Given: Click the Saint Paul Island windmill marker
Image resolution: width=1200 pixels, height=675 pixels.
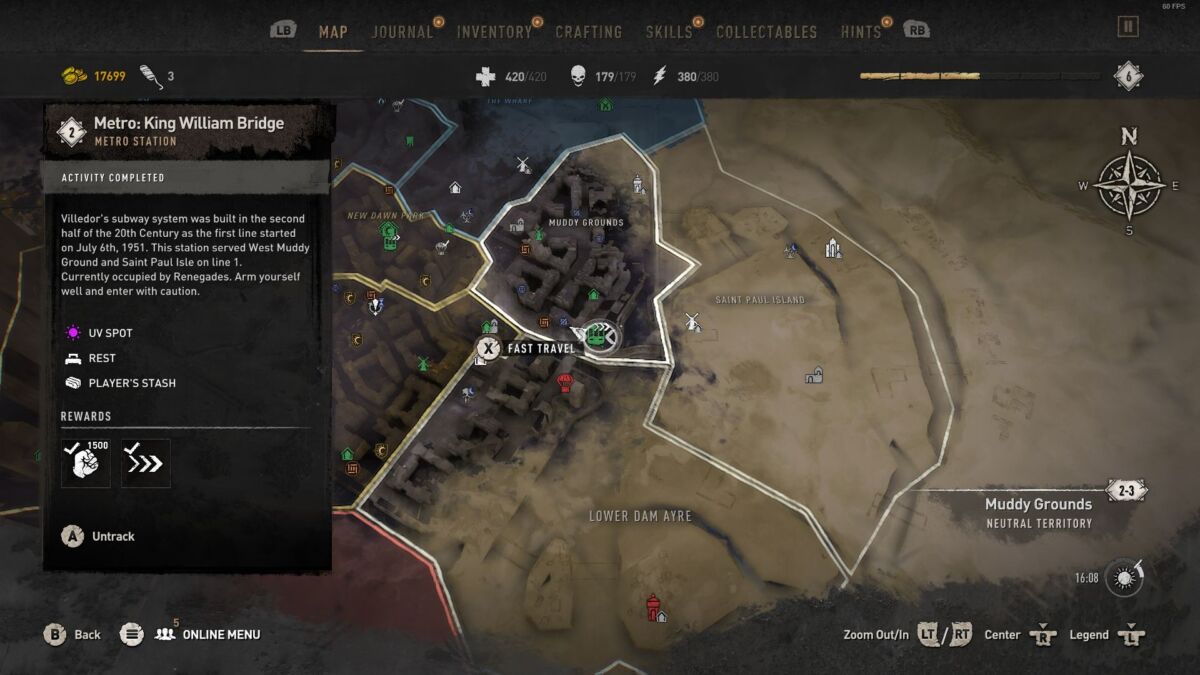Looking at the screenshot, I should click(x=690, y=322).
